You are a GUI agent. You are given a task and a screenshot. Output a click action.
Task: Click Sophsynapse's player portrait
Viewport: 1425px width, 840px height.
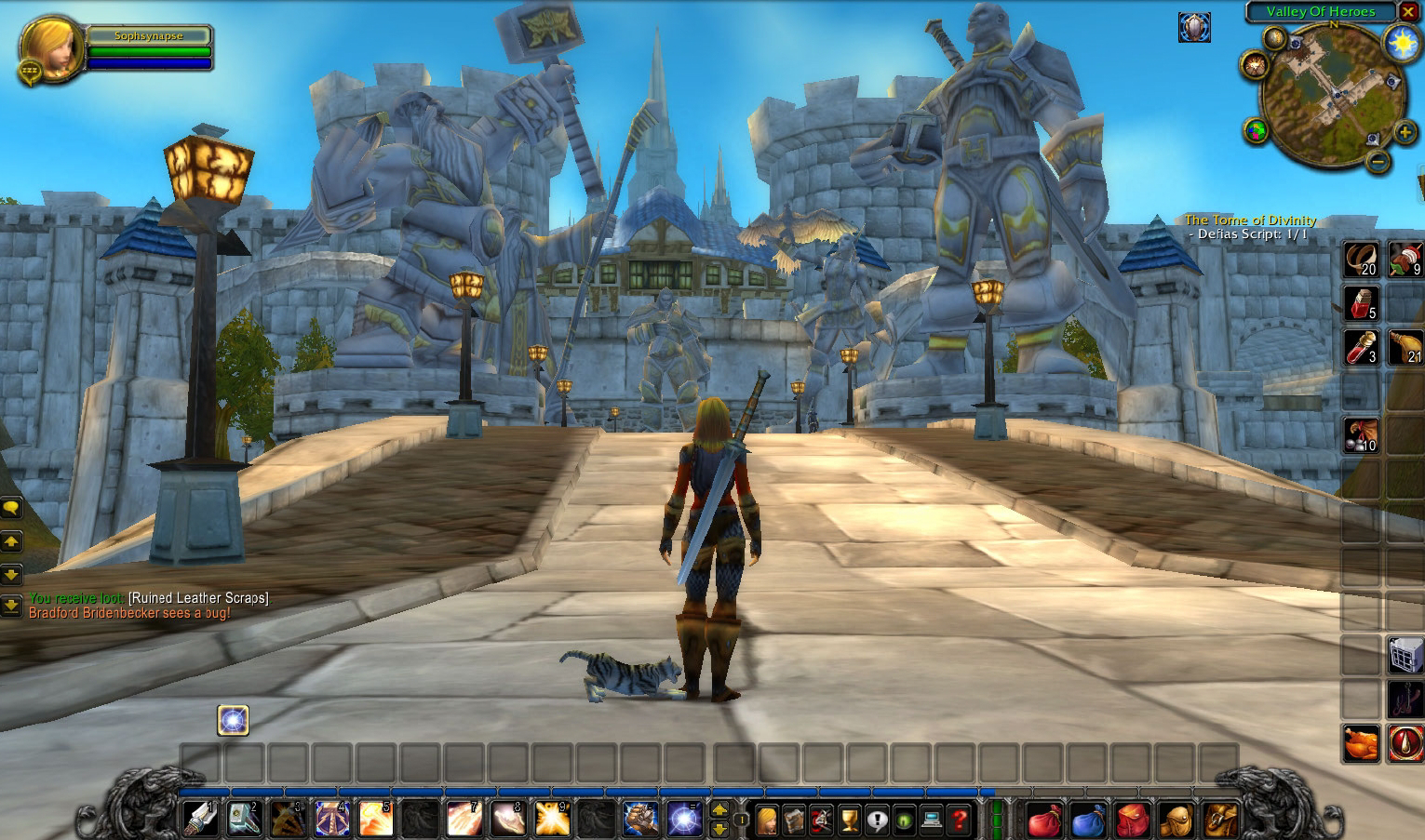pos(51,48)
